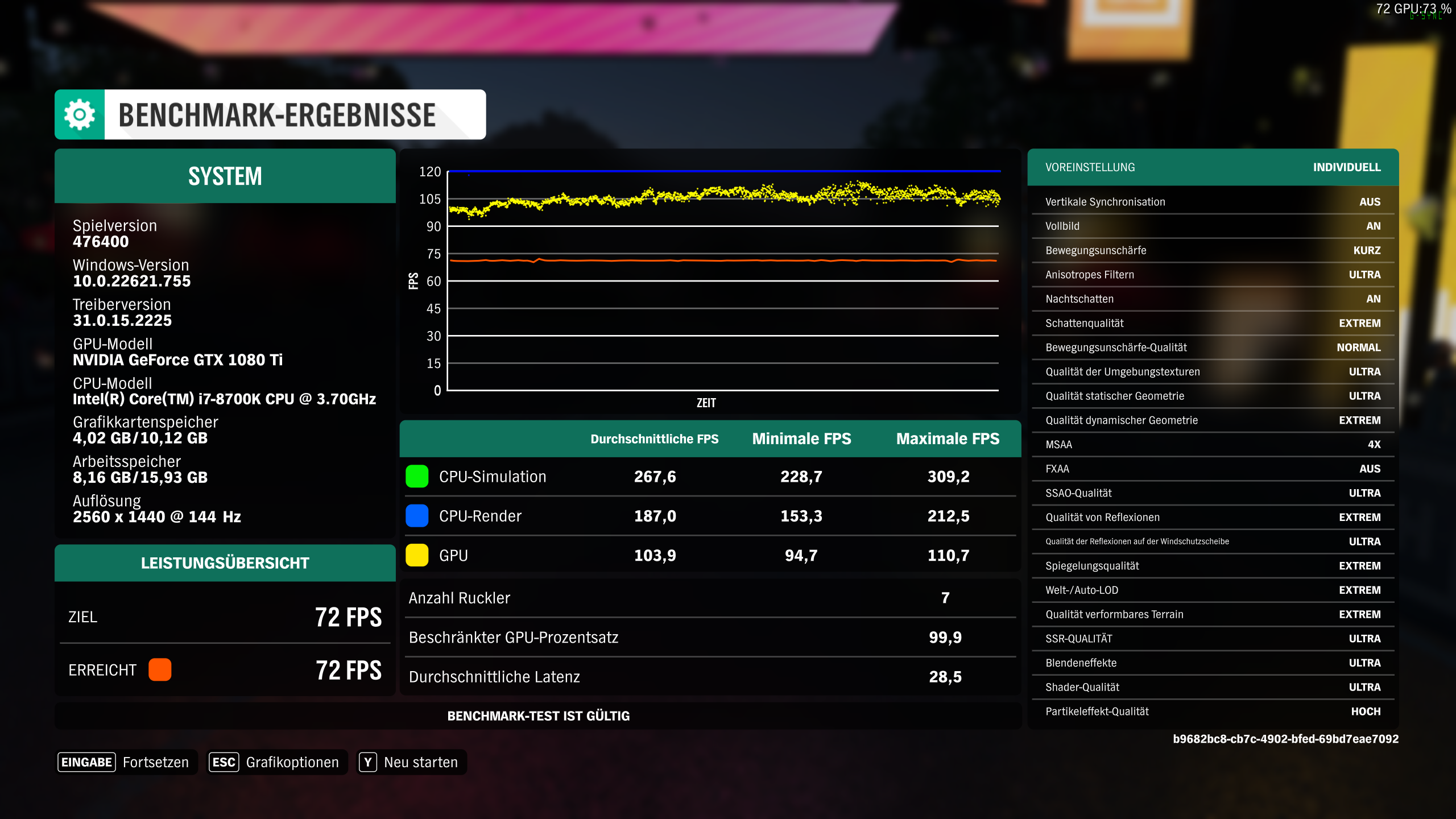This screenshot has width=1456, height=819.
Task: Toggle Nachtschatten off
Action: (1211, 299)
